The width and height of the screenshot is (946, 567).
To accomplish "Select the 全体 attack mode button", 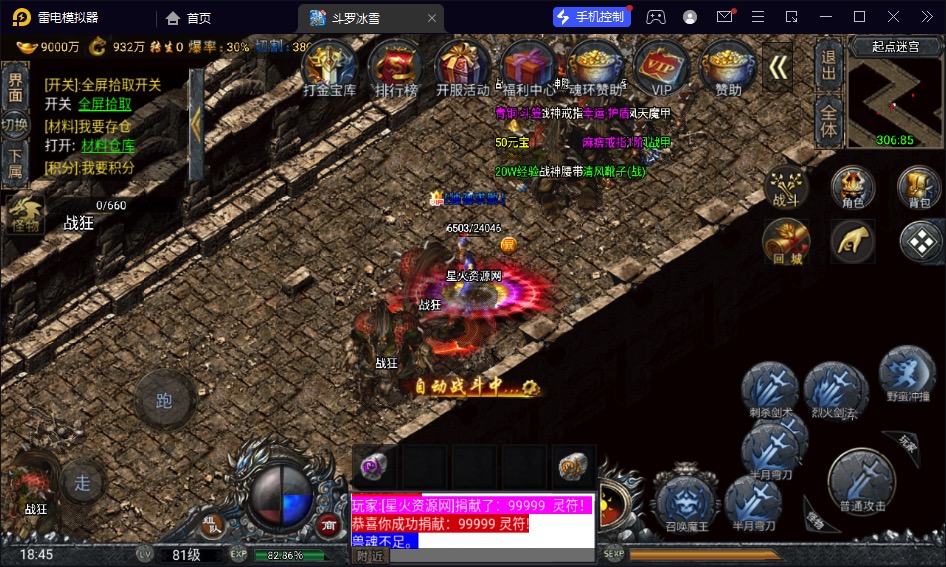I will [x=828, y=121].
